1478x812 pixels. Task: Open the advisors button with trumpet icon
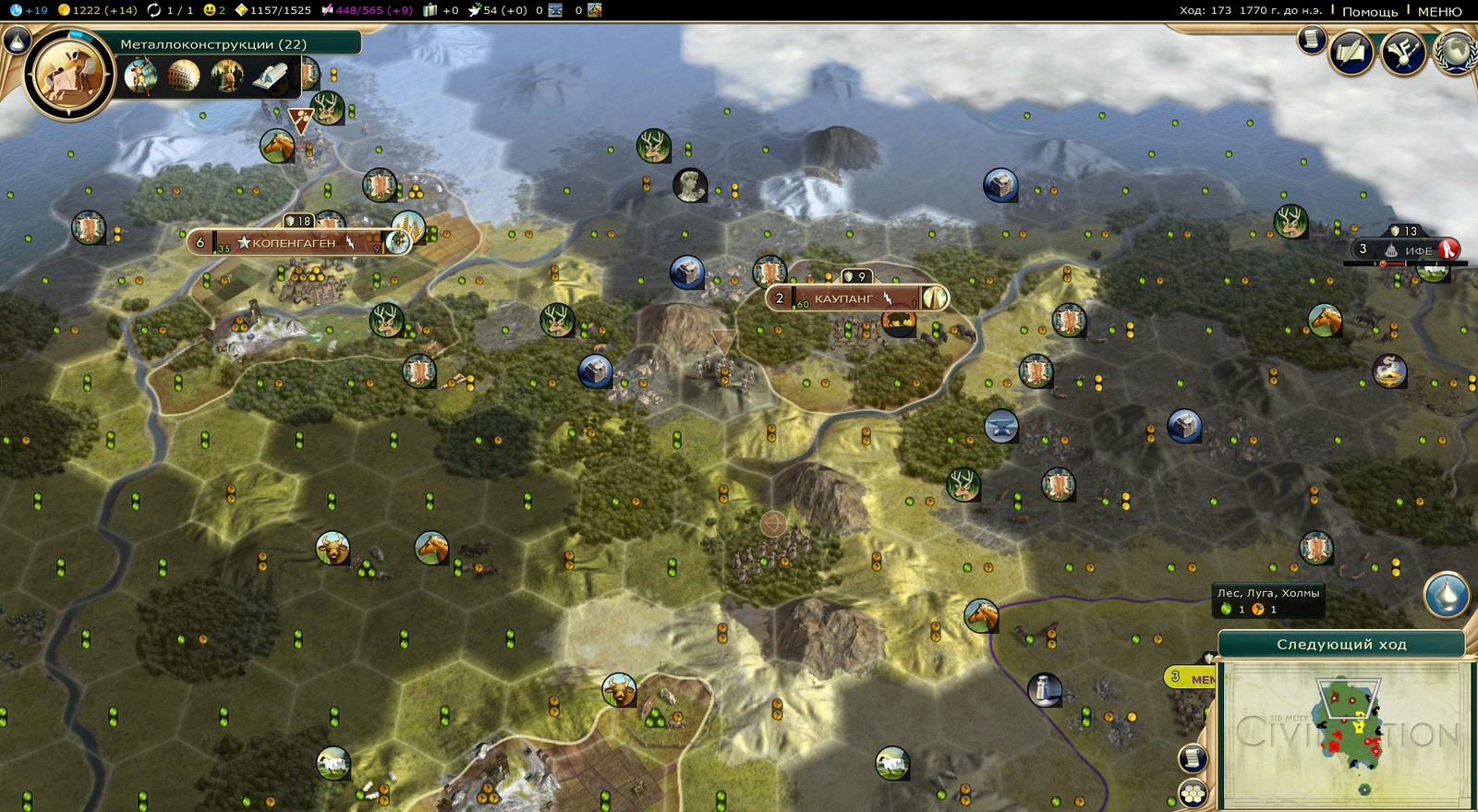click(x=1403, y=53)
